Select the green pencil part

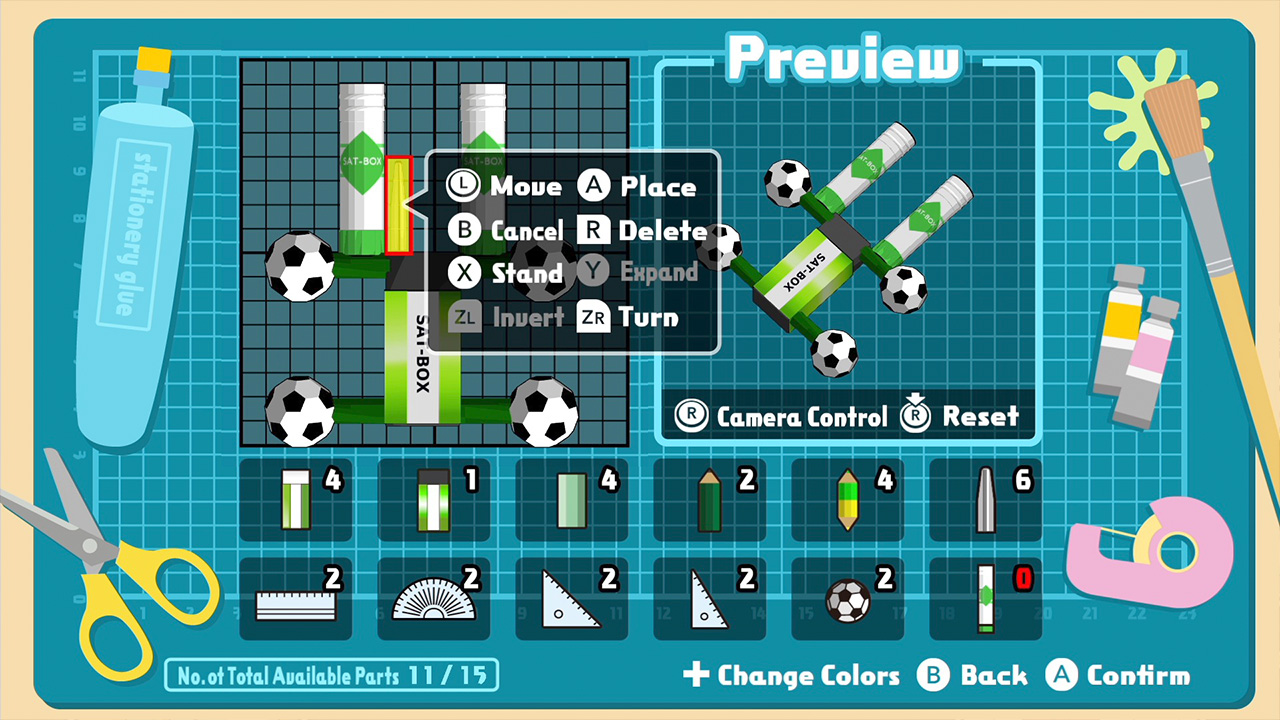coord(710,498)
